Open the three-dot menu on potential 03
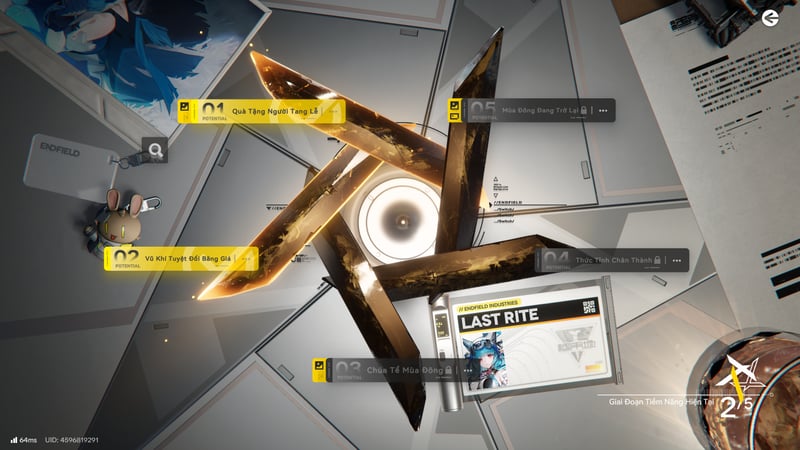The image size is (800, 450). coord(468,371)
